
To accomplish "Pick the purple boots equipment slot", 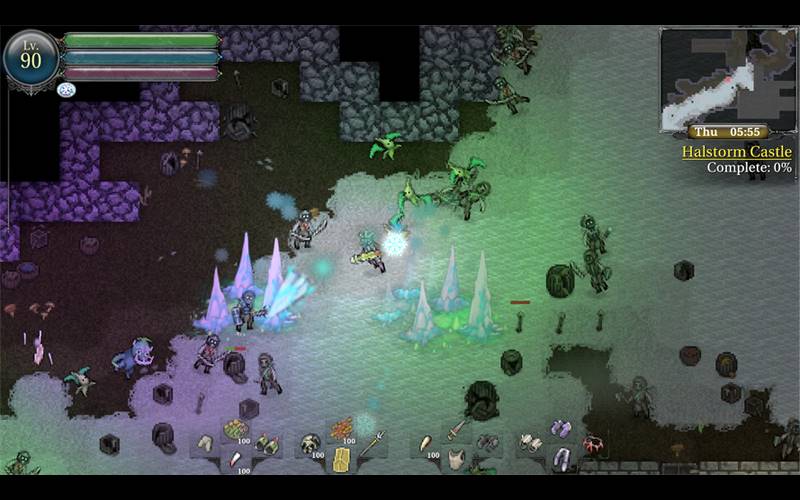I will pos(561,429).
